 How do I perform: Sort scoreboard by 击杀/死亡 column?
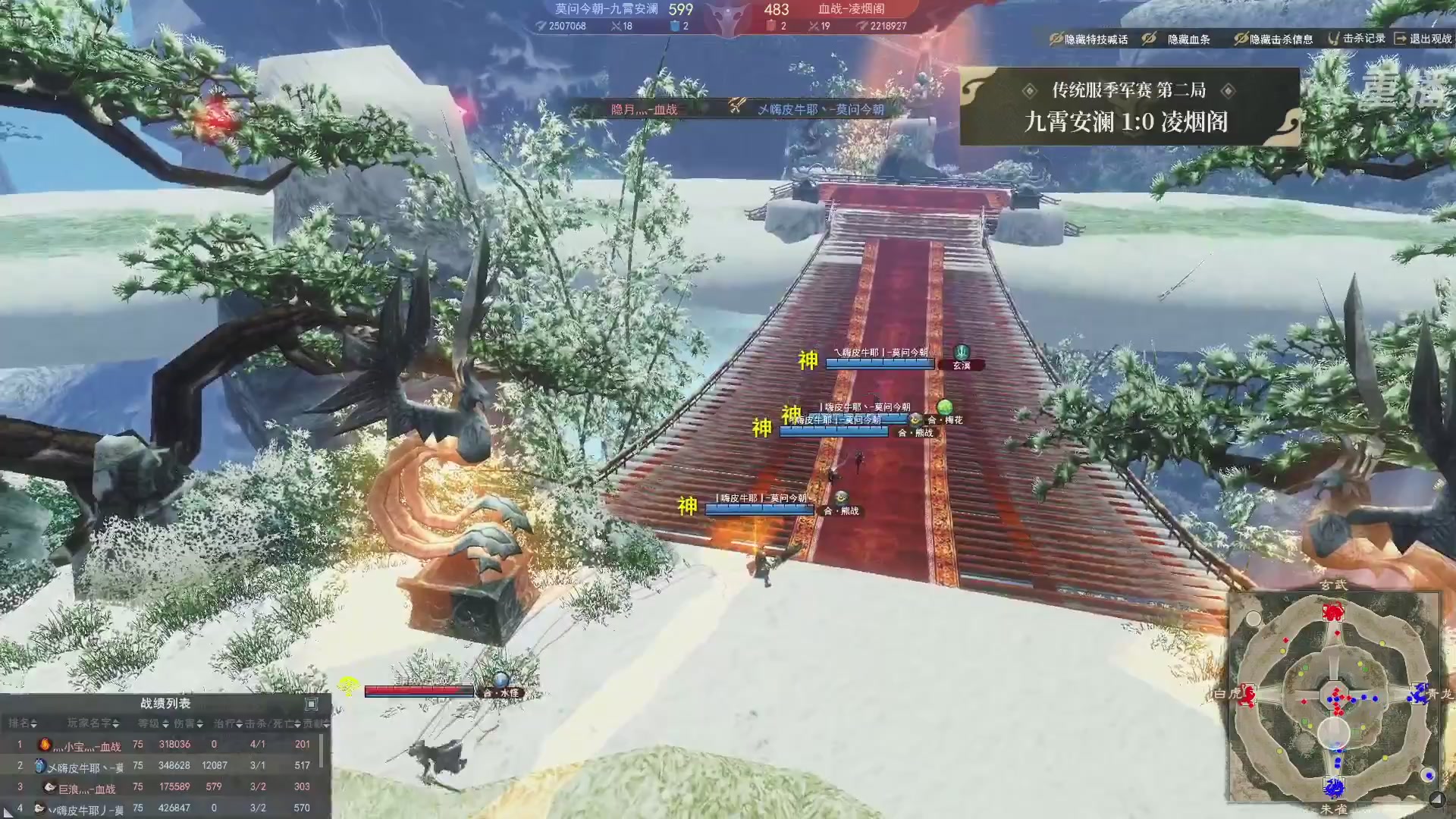coord(272,723)
